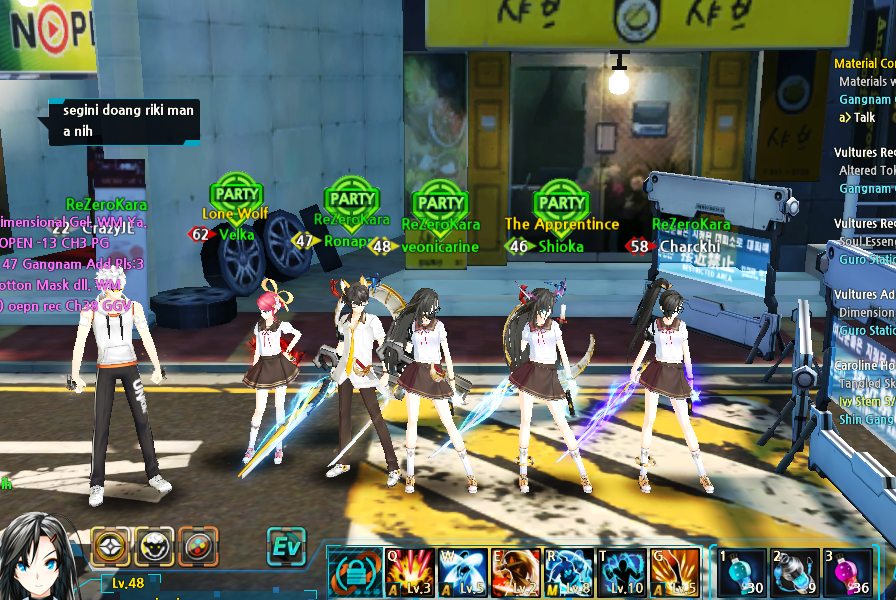
Task: Click the white creature gold-framed icon
Action: (x=154, y=547)
